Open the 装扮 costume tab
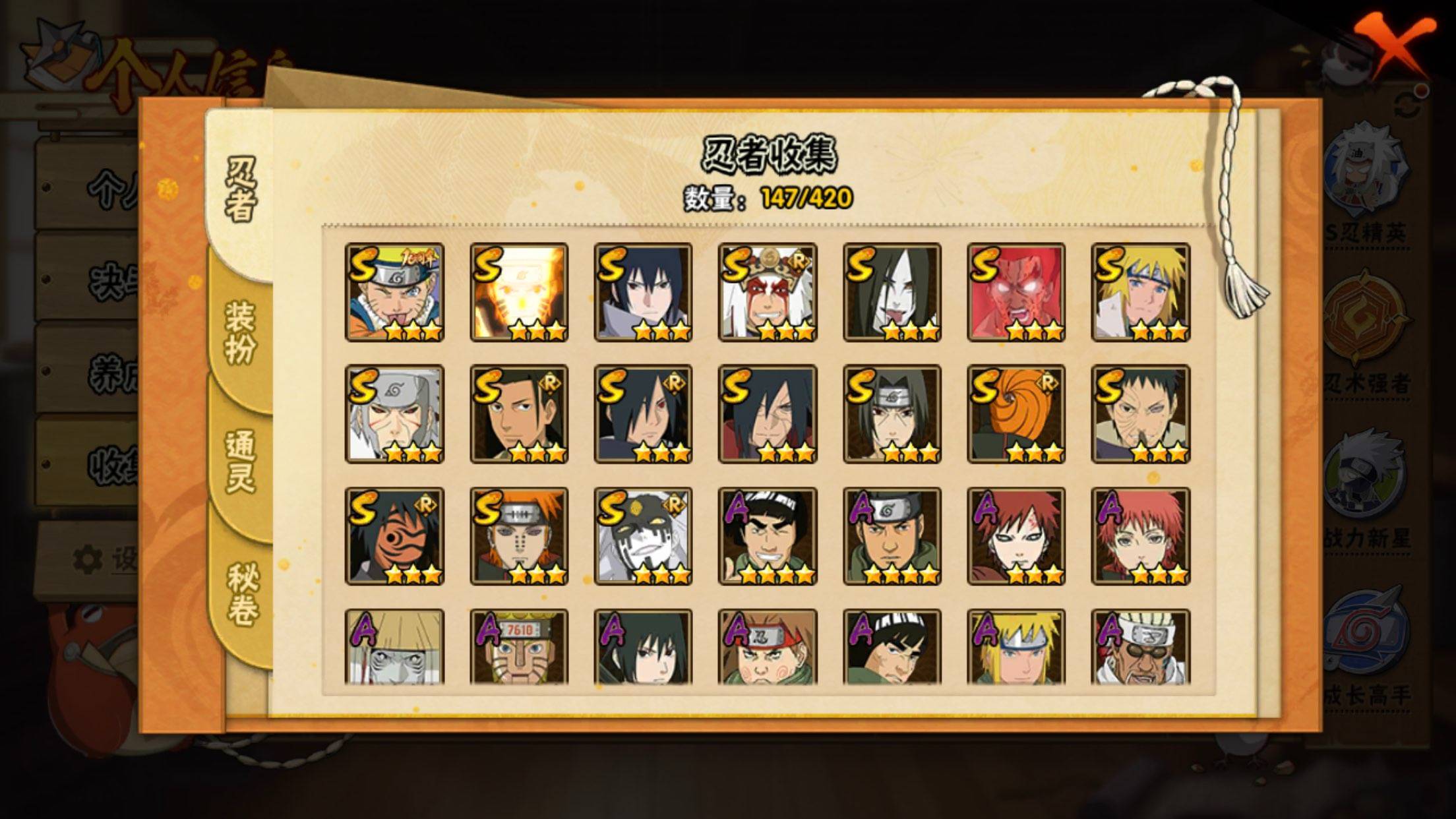This screenshot has width=1456, height=819. coord(241,333)
